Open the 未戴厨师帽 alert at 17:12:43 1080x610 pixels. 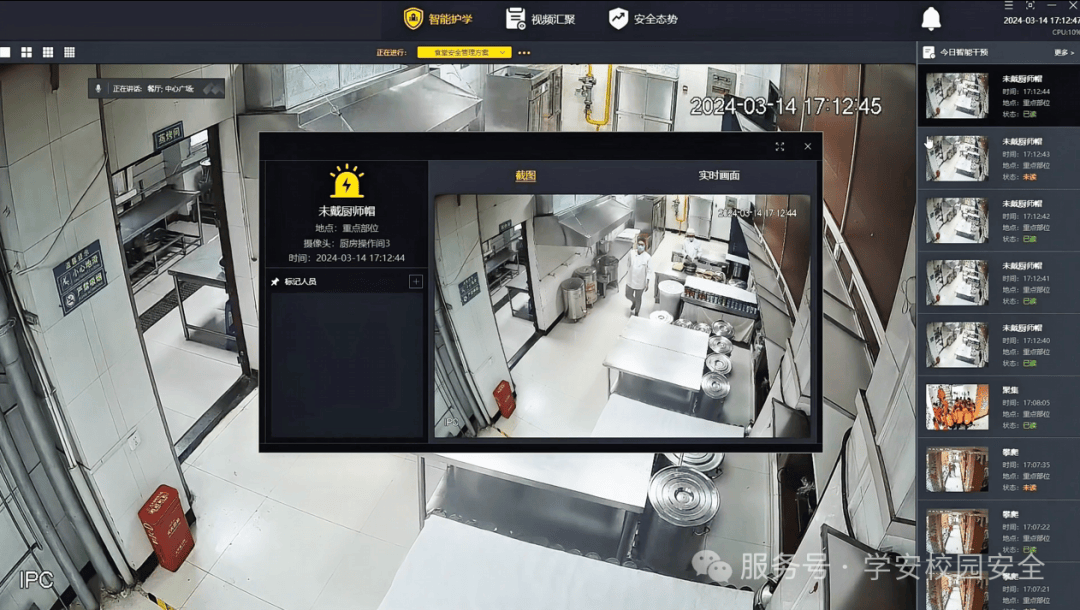click(957, 159)
